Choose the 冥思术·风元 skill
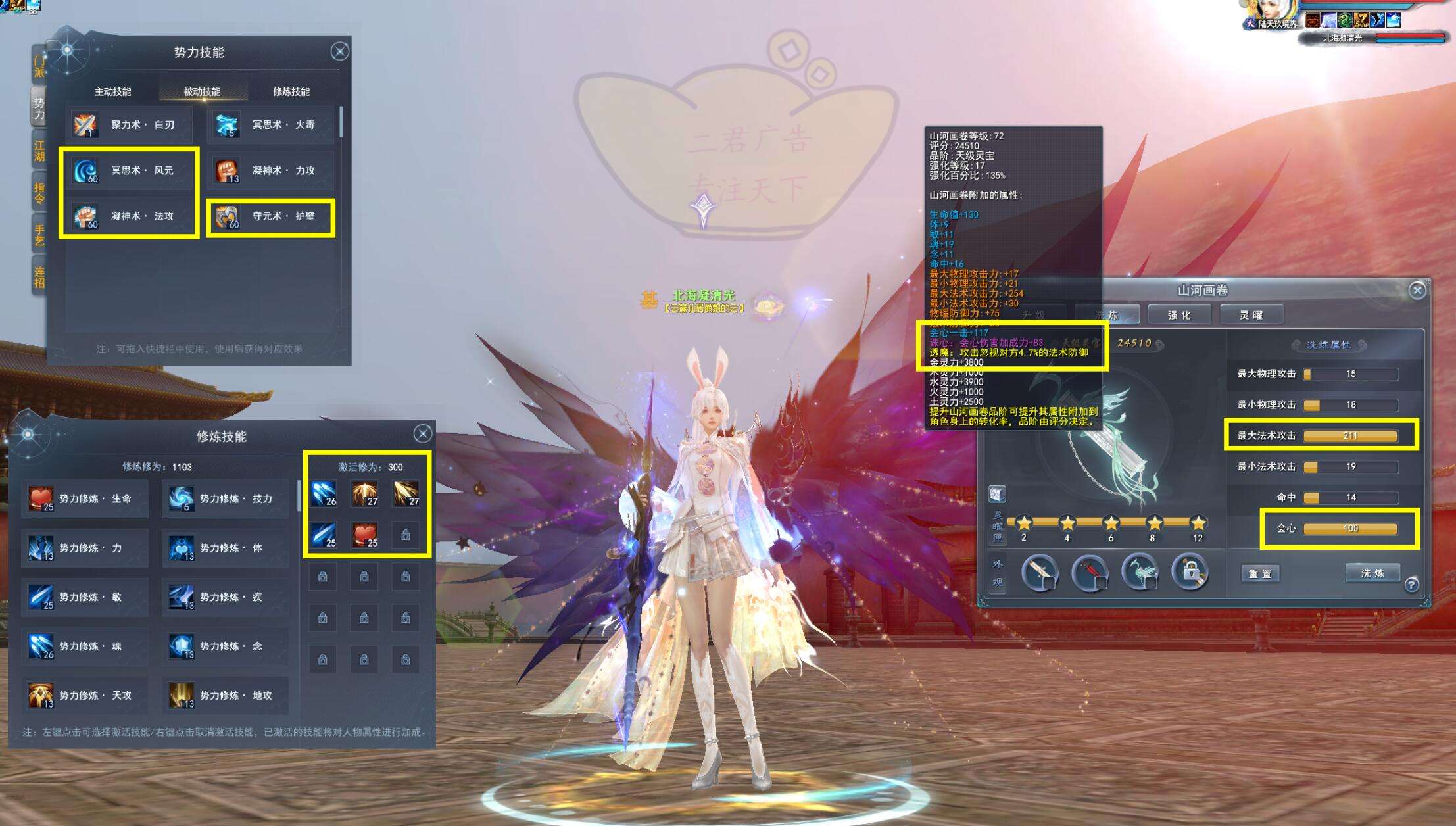 tap(129, 170)
